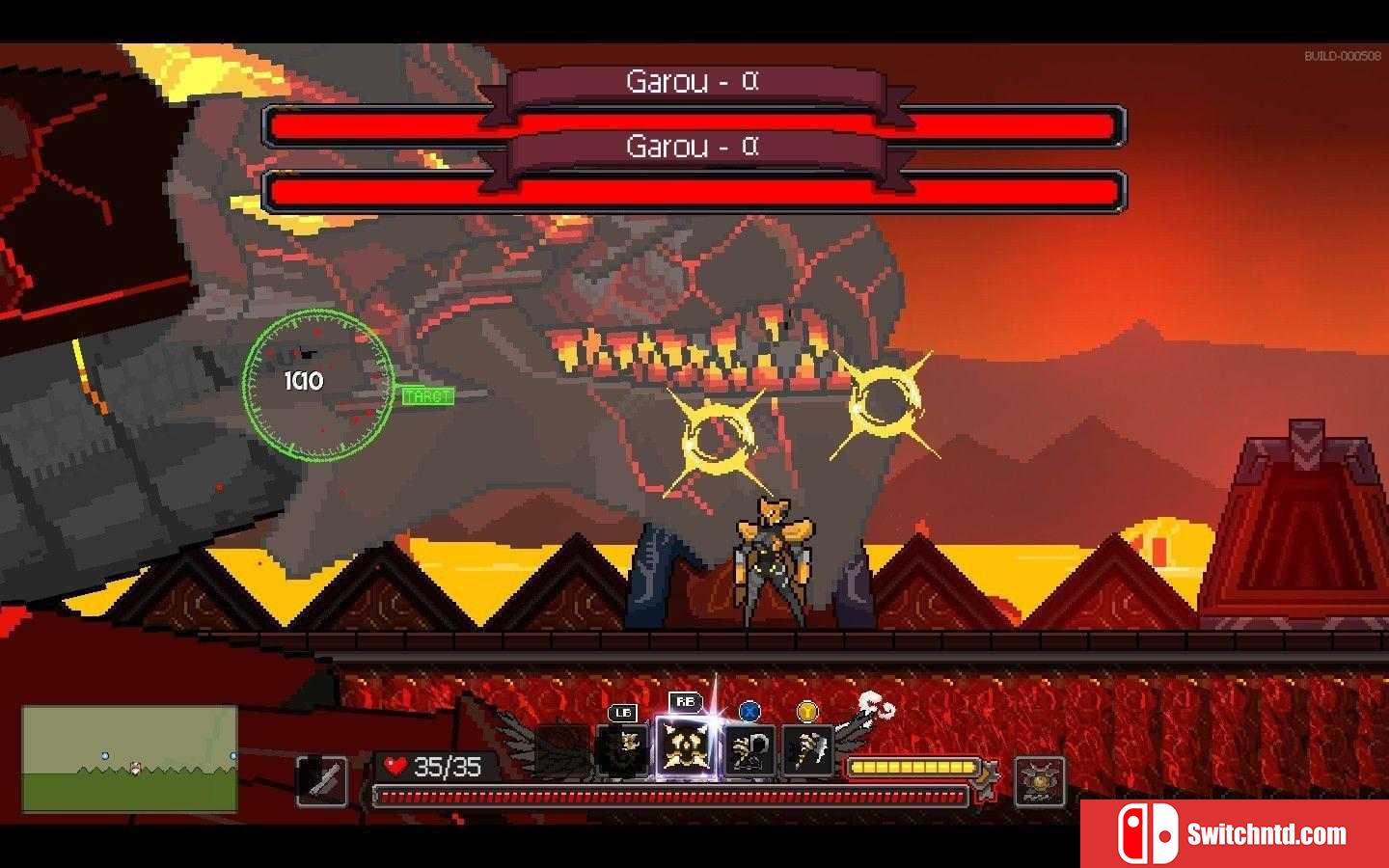Open the Switchntd.com watermark link

point(1235,833)
